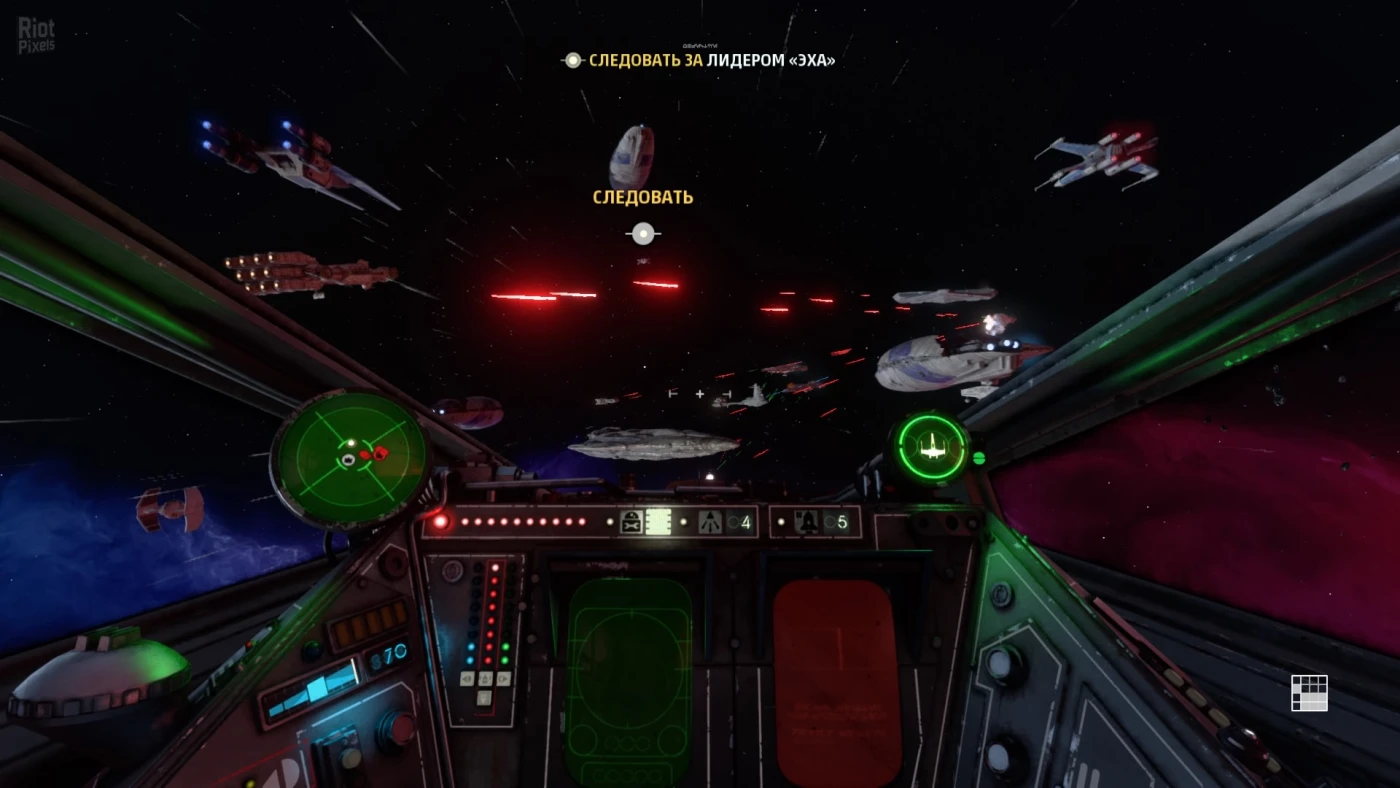Click the «Следовать» follow waypoint marker
This screenshot has height=788, width=1400.
coord(642,234)
